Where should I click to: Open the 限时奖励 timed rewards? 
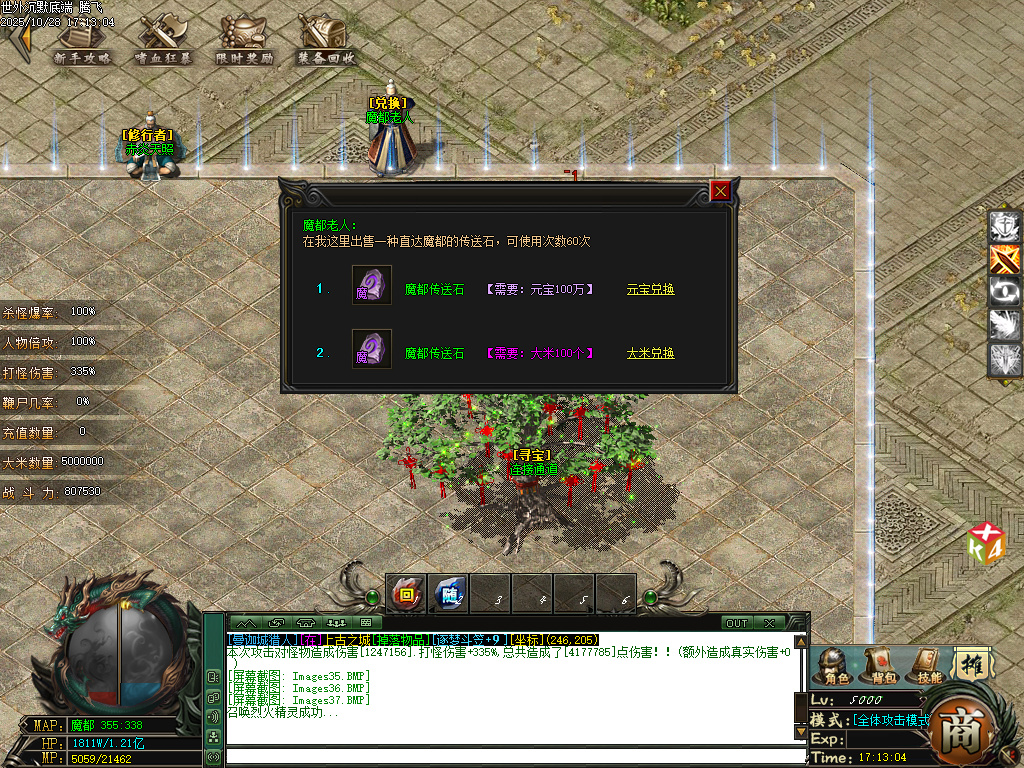(244, 42)
